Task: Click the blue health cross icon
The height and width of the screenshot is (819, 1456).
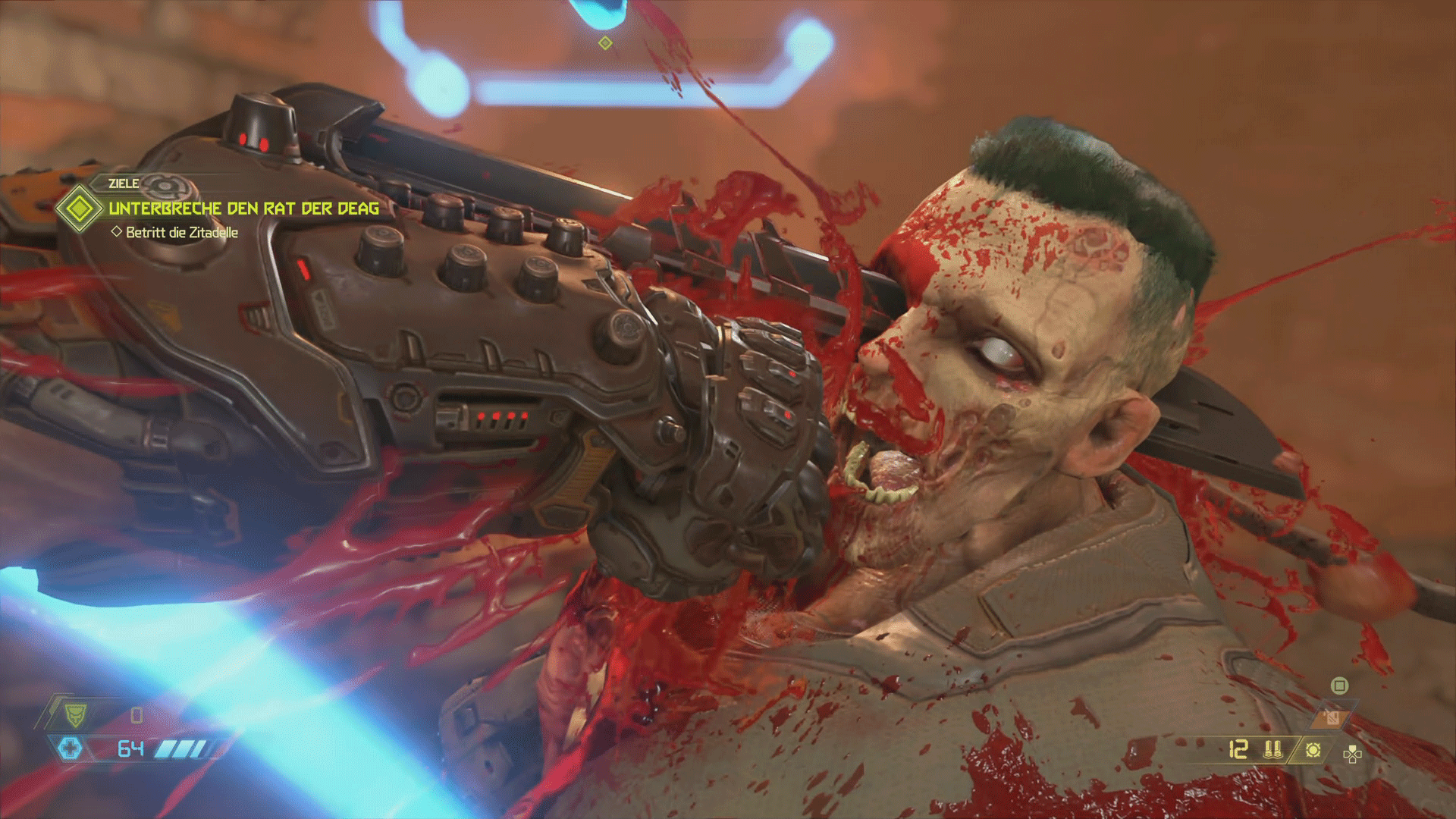Action: [x=71, y=749]
